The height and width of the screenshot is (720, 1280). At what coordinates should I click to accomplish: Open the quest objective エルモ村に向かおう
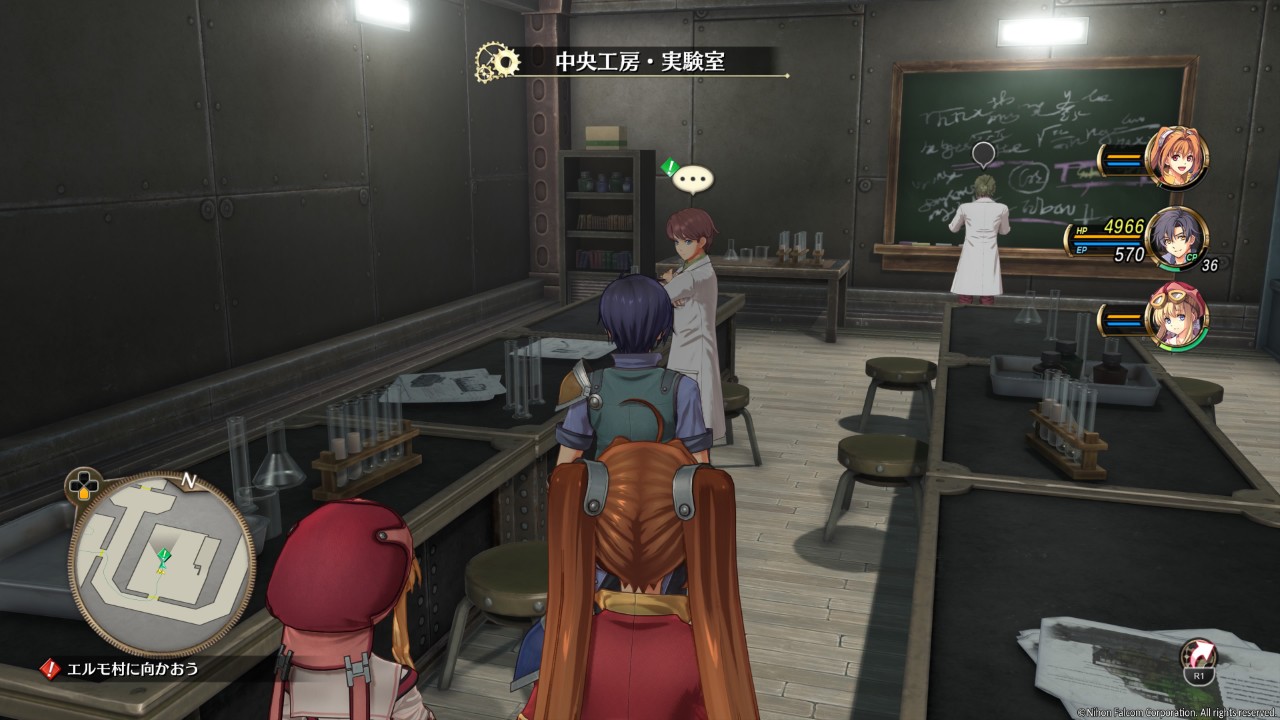(127, 668)
